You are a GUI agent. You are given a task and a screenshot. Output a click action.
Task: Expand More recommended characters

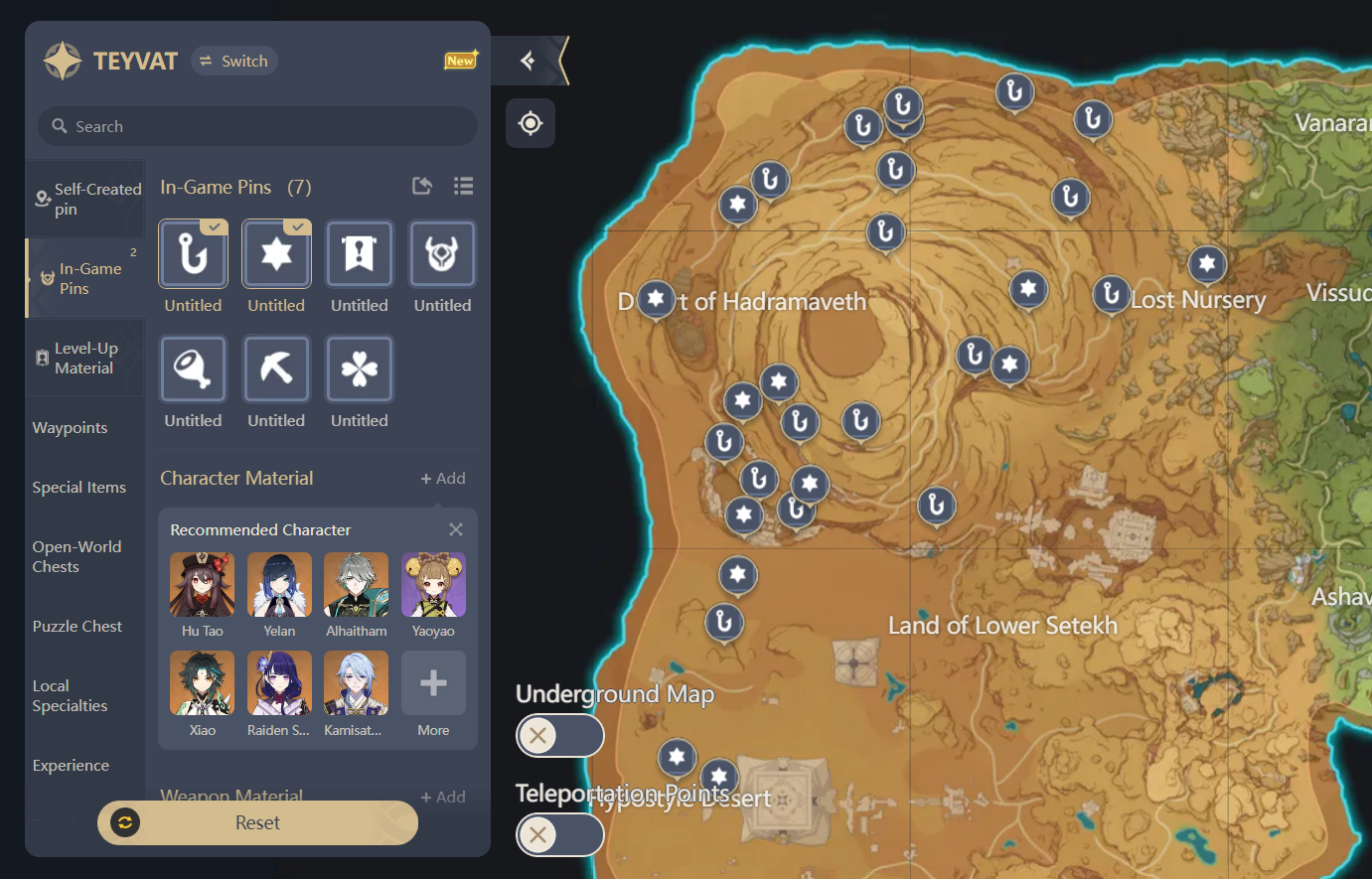[433, 683]
